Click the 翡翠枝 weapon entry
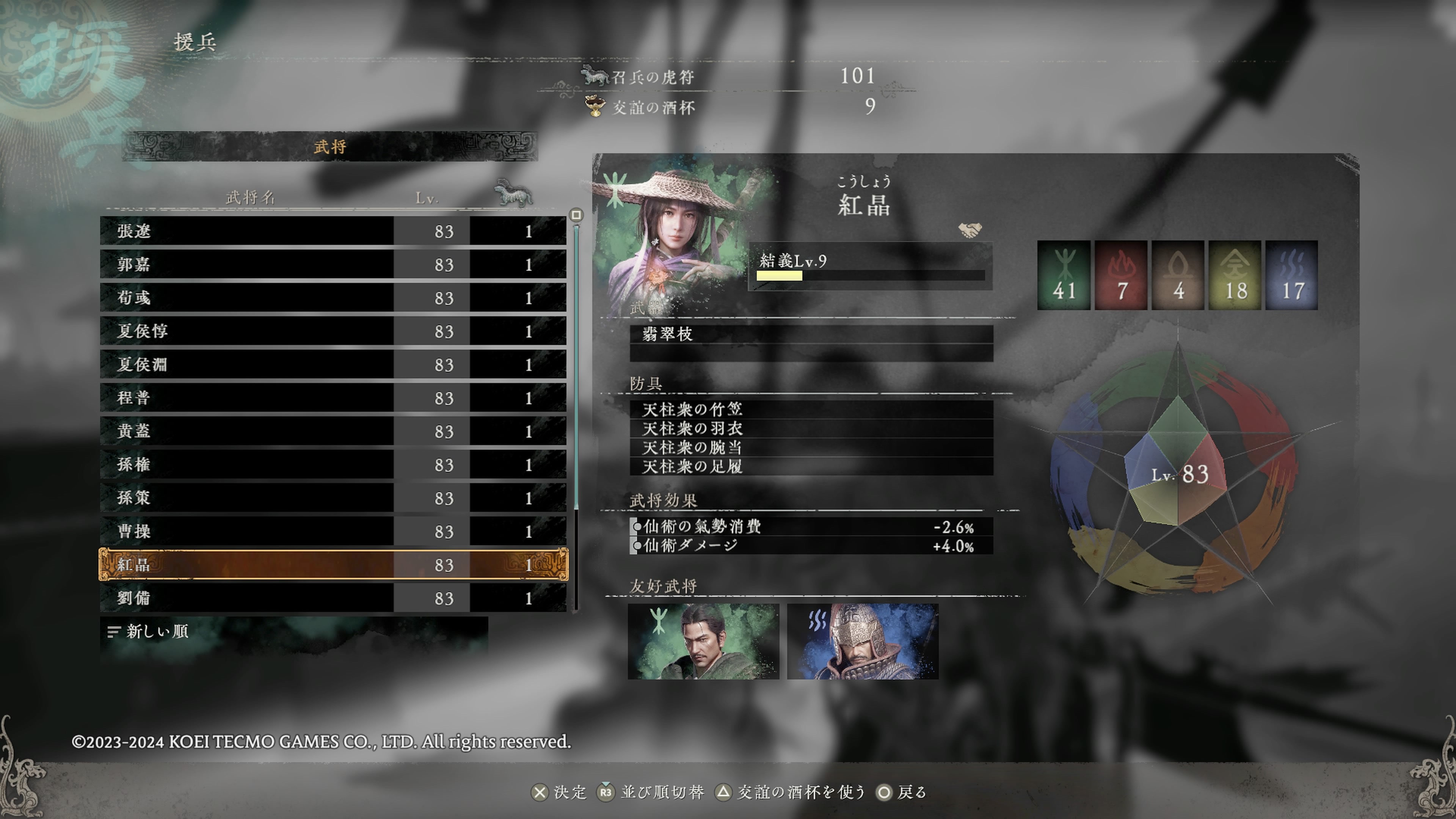This screenshot has width=1456, height=819. (x=811, y=334)
